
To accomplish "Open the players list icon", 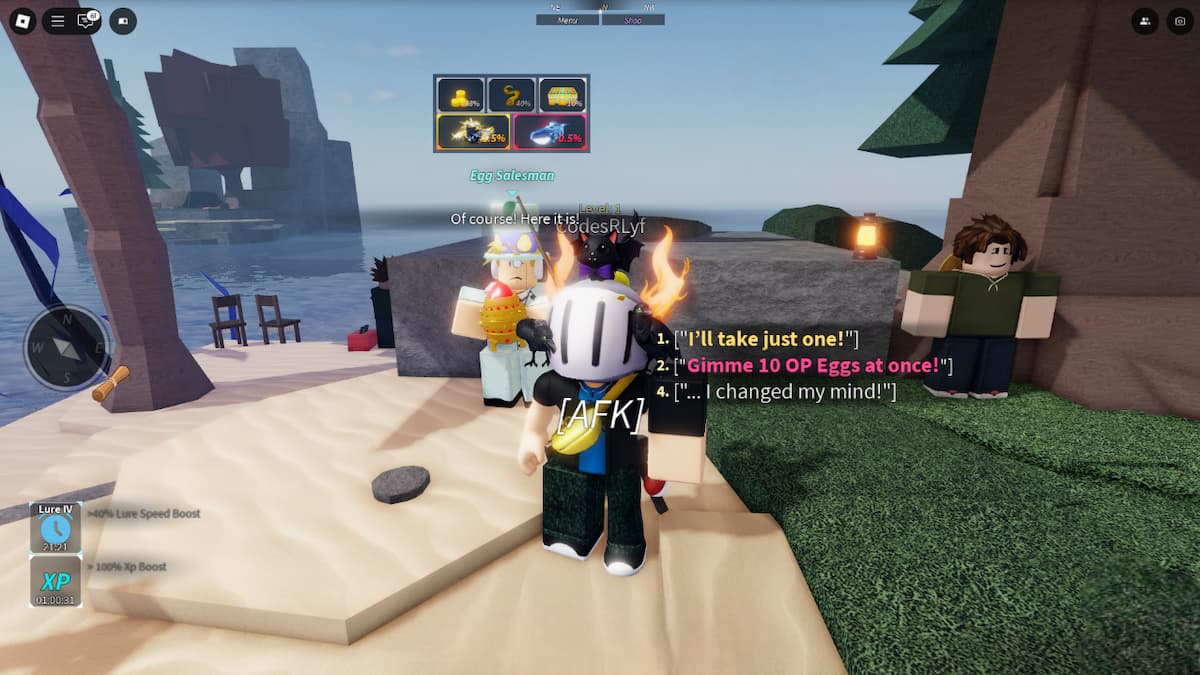I will click(1144, 20).
